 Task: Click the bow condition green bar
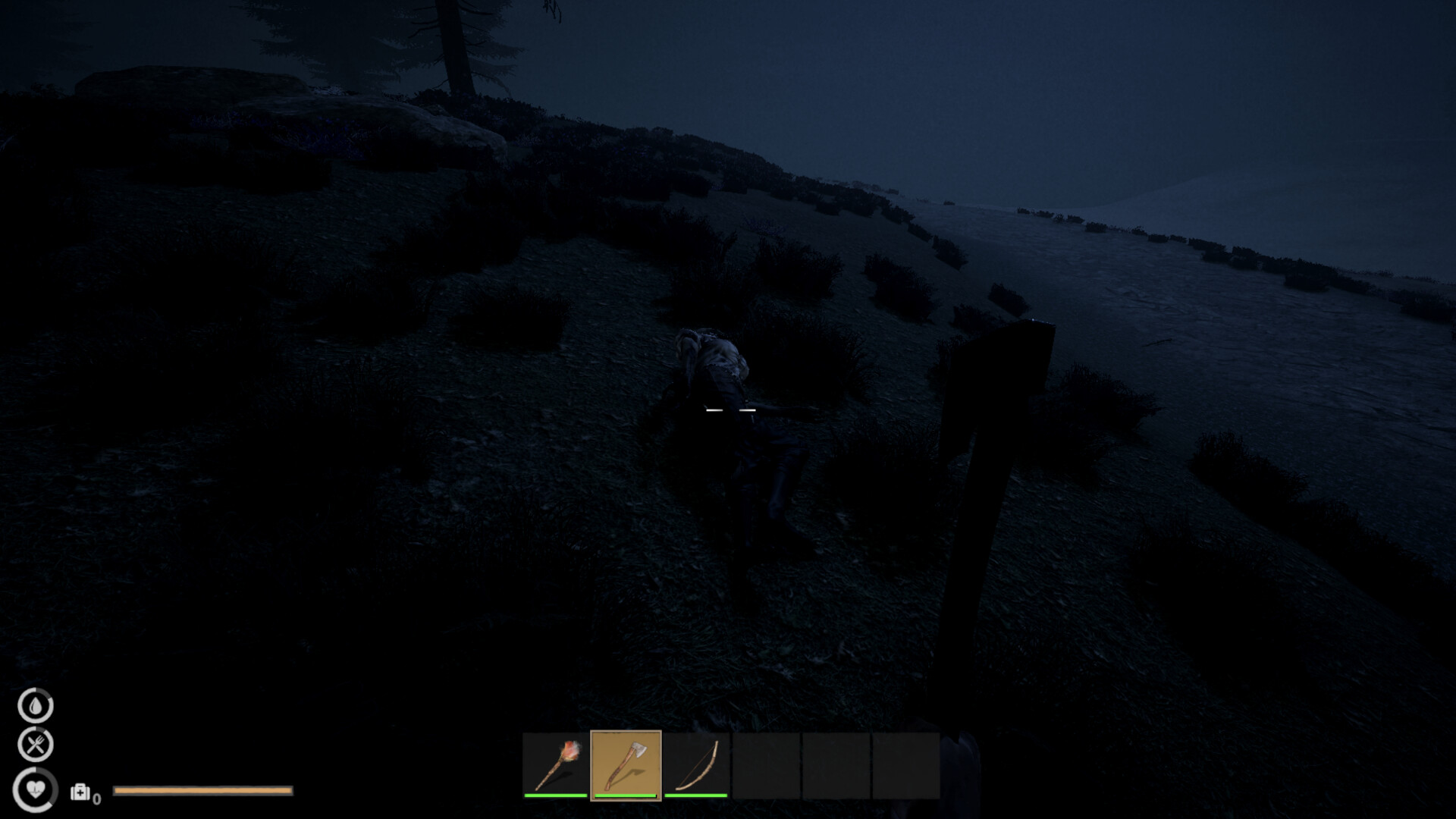point(698,797)
